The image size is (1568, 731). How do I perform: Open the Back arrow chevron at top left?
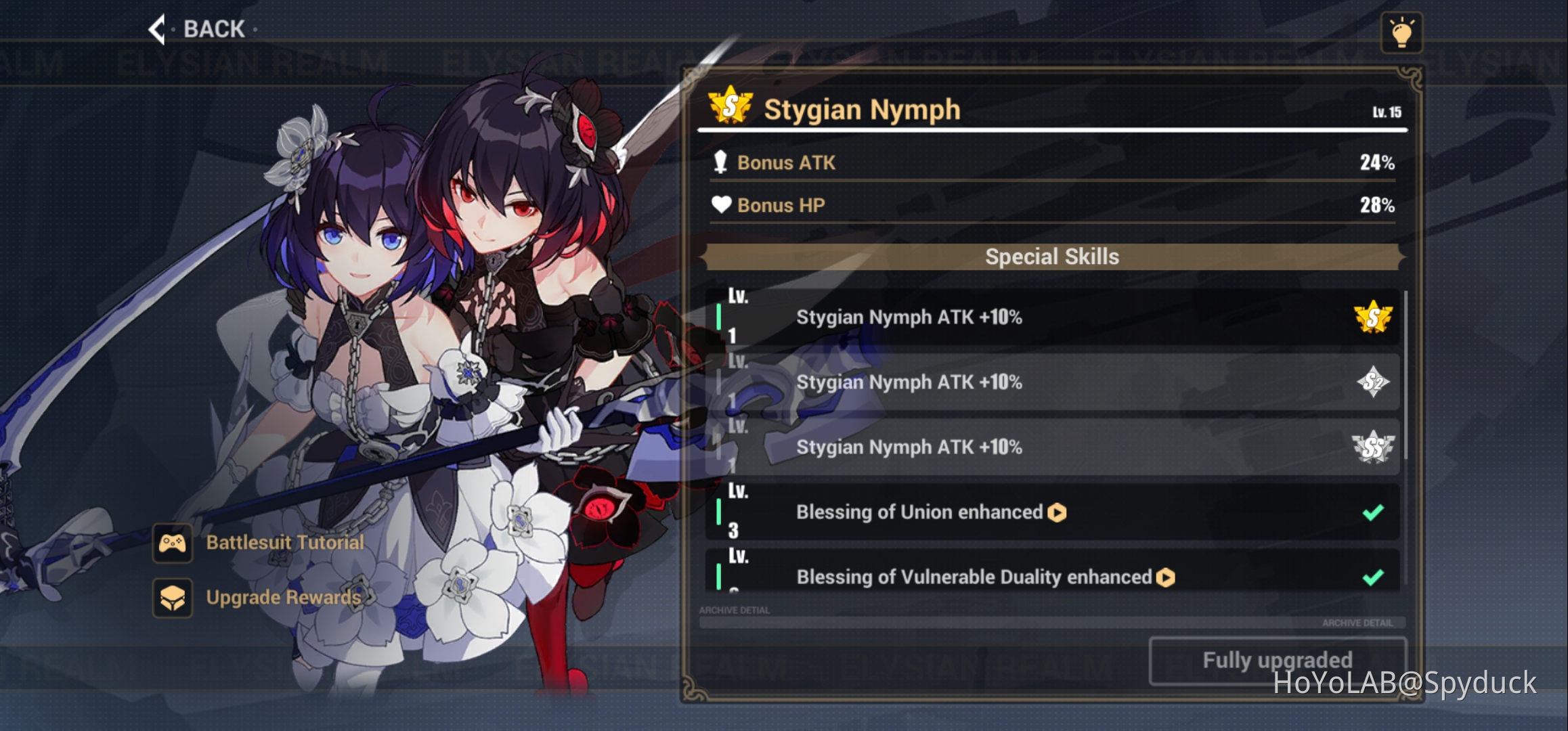(x=156, y=29)
